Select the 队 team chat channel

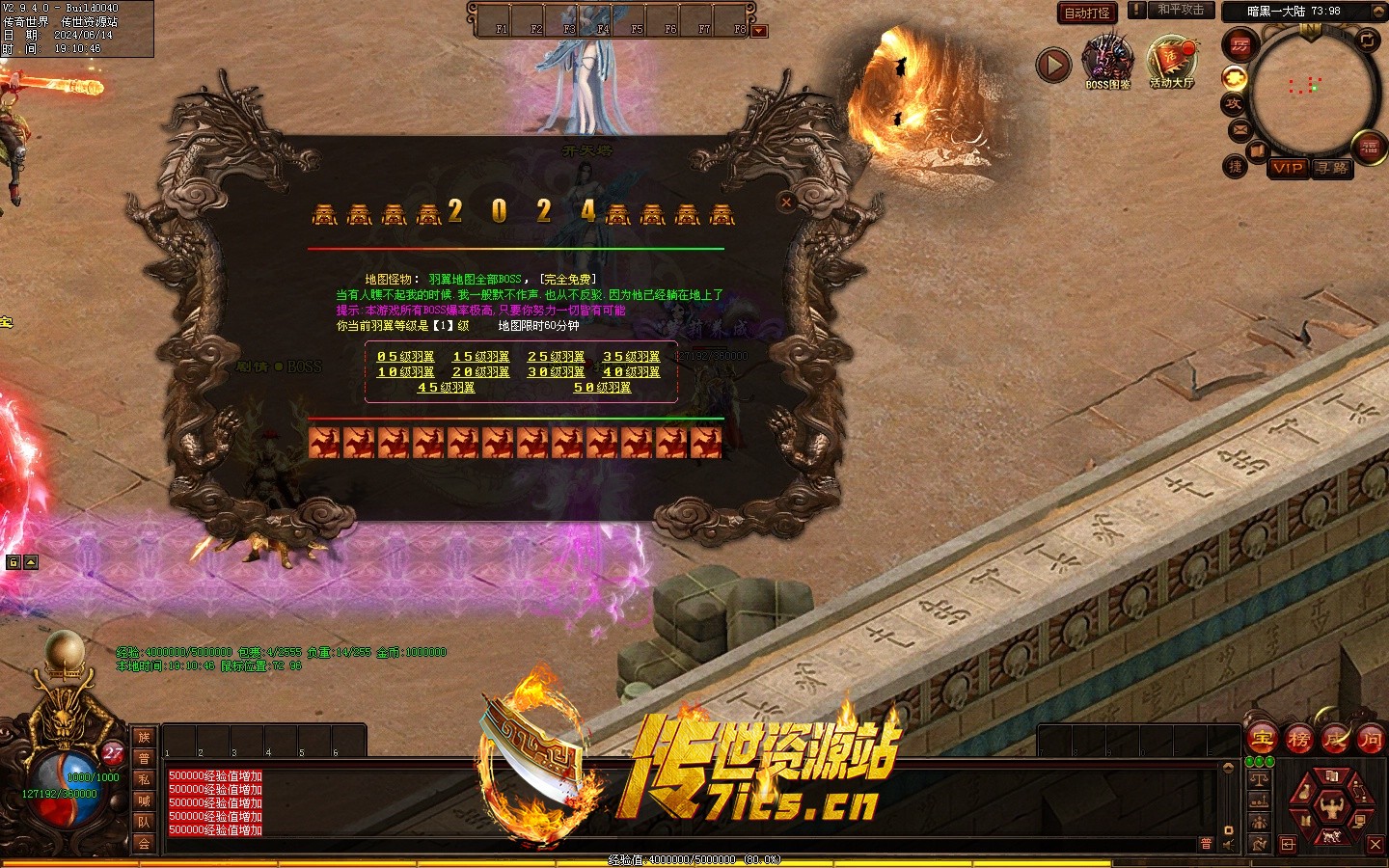tap(144, 822)
